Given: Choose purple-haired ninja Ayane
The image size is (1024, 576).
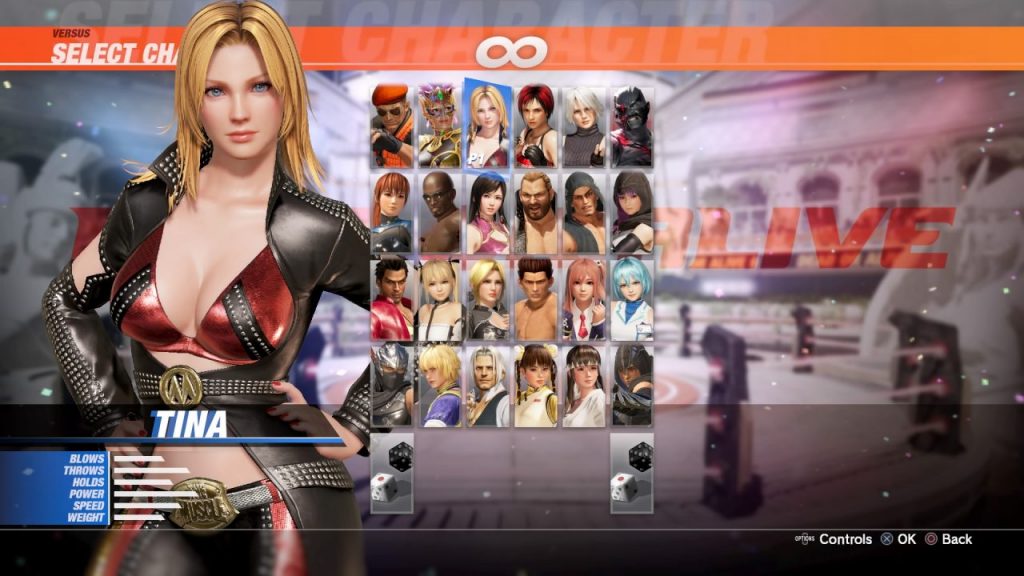Looking at the screenshot, I should [632, 212].
